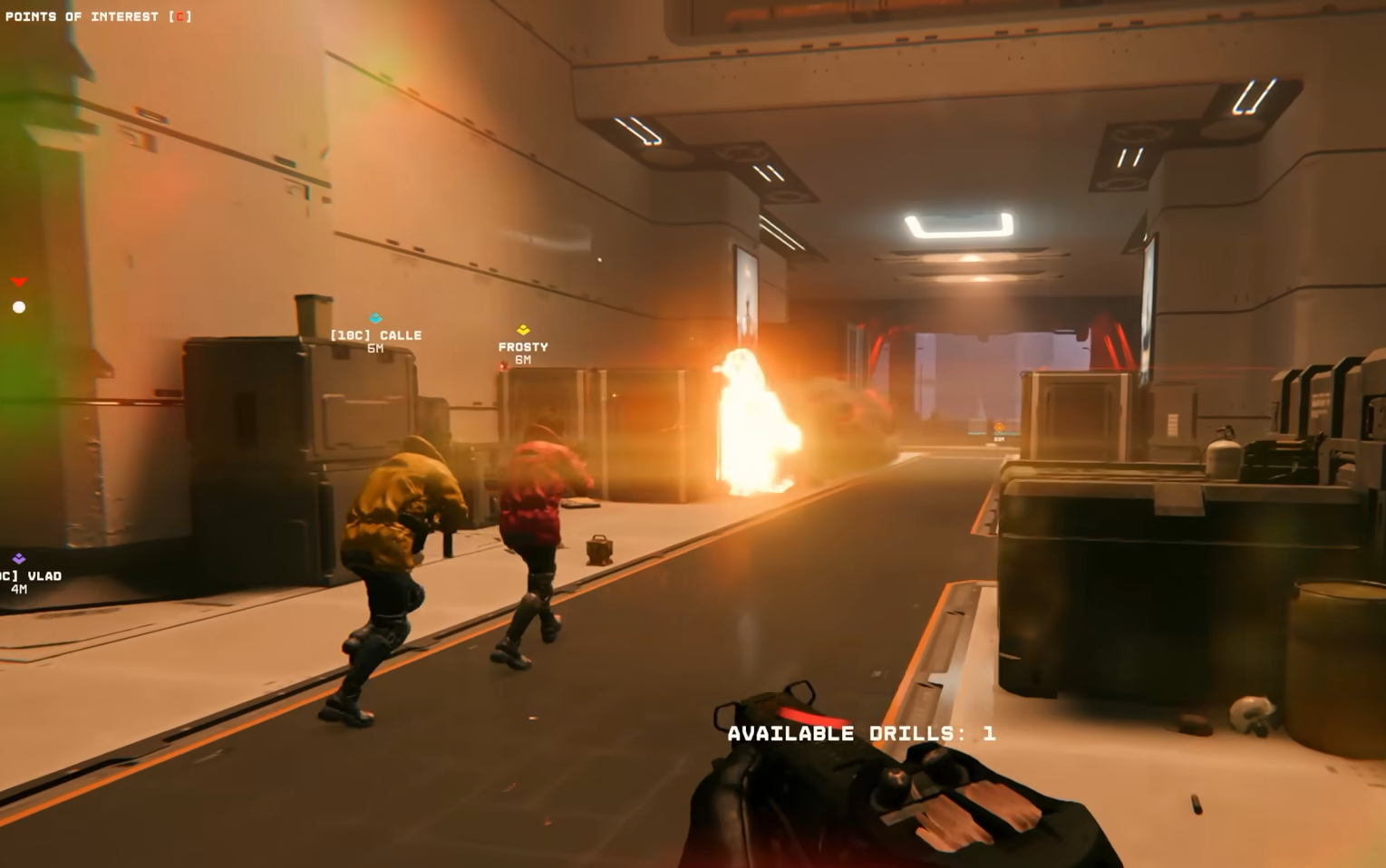
Task: Click the red [C] keybind icon in the header
Action: 181,15
